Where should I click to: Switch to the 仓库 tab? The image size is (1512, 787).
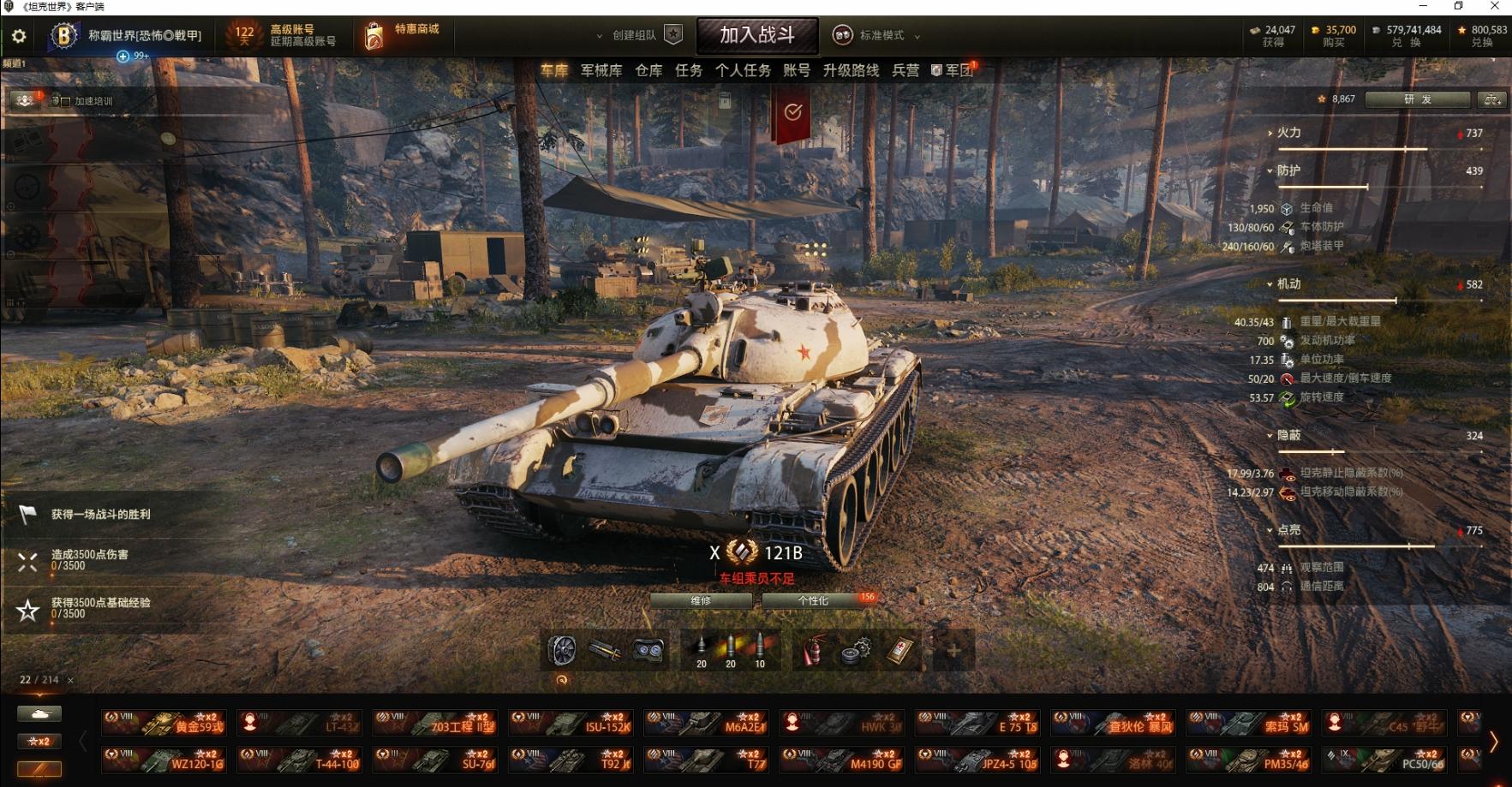pos(648,70)
